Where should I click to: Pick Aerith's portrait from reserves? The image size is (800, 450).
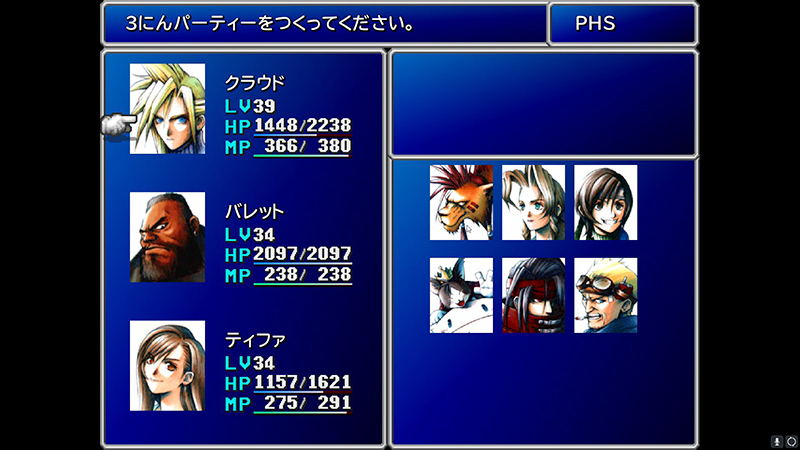click(x=533, y=203)
